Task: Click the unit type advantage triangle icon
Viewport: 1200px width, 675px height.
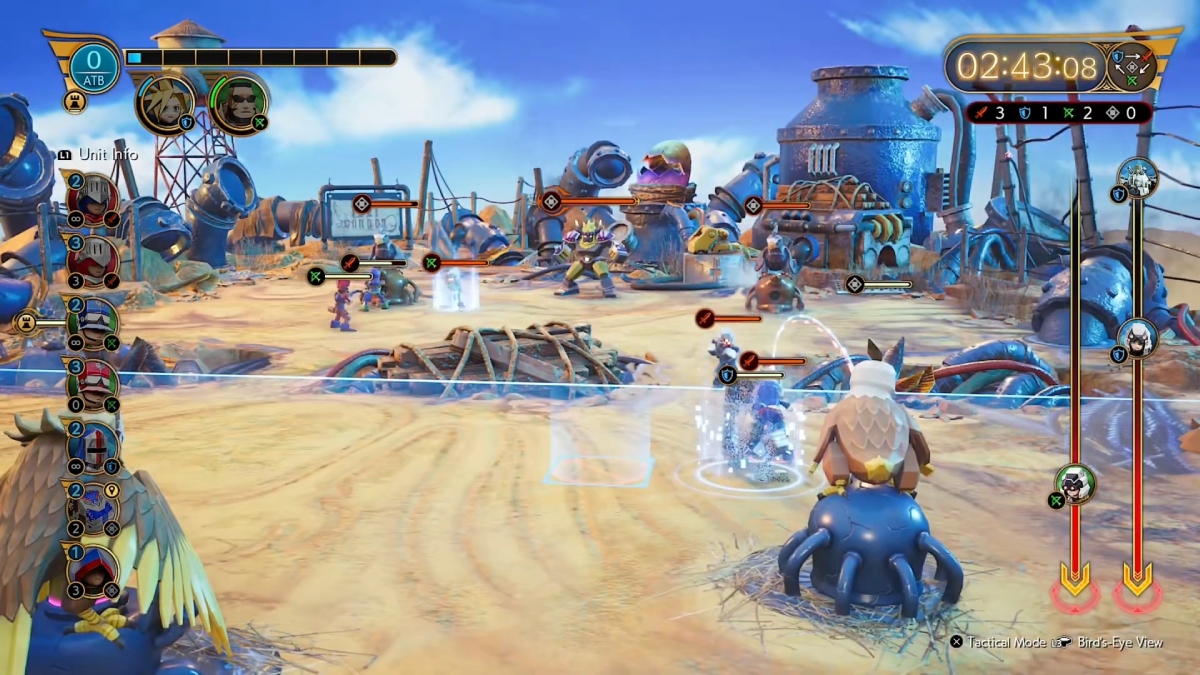Action: tap(1132, 68)
